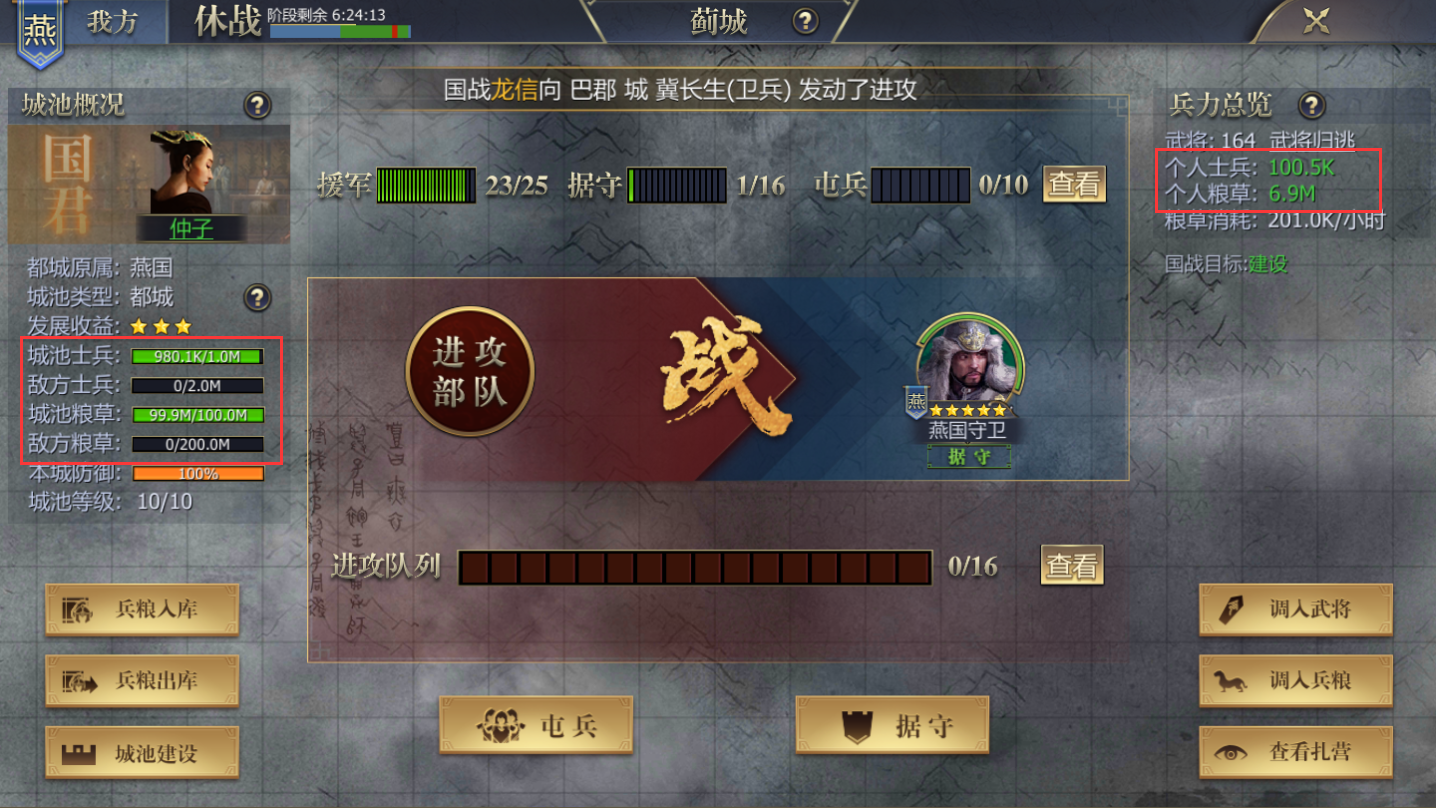Open 城池建设 to build the city
The height and width of the screenshot is (808, 1436).
(x=141, y=752)
